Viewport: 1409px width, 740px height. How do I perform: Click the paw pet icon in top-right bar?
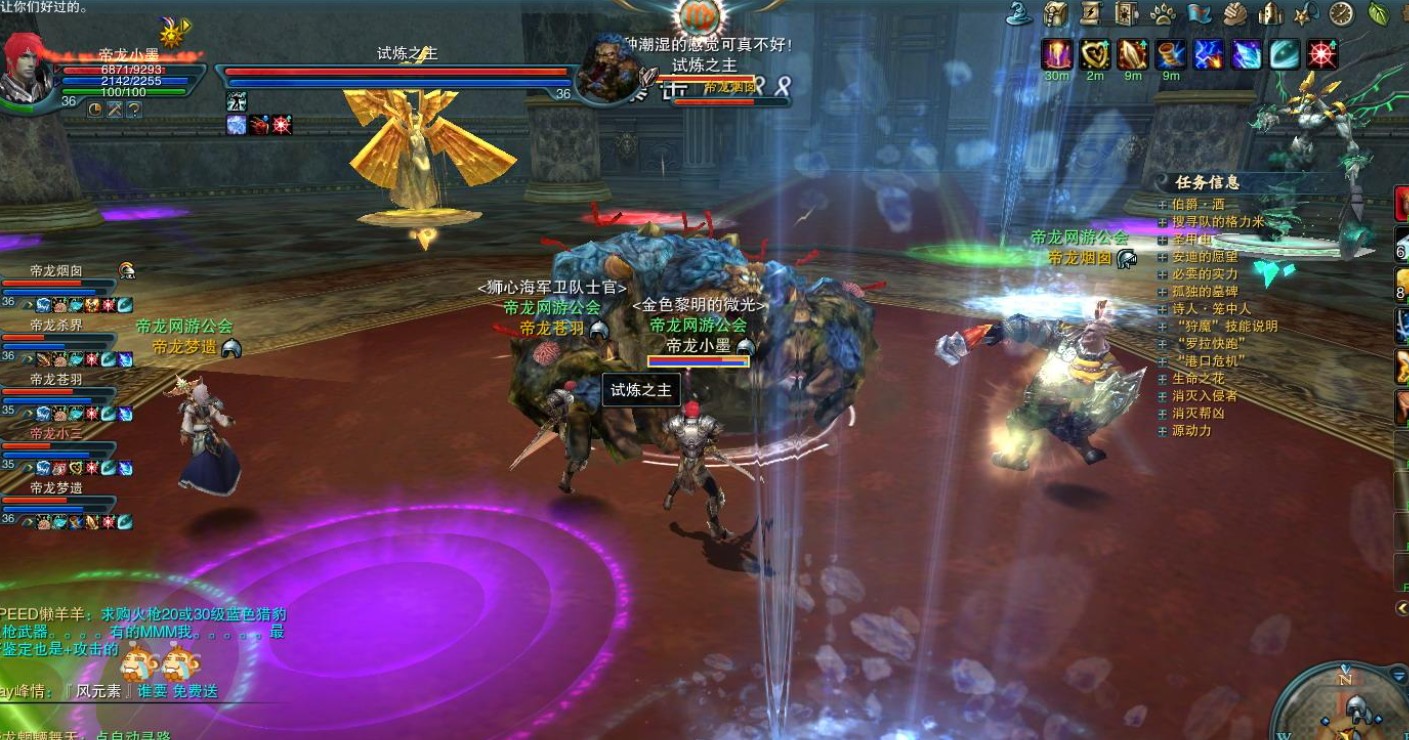click(x=1163, y=14)
